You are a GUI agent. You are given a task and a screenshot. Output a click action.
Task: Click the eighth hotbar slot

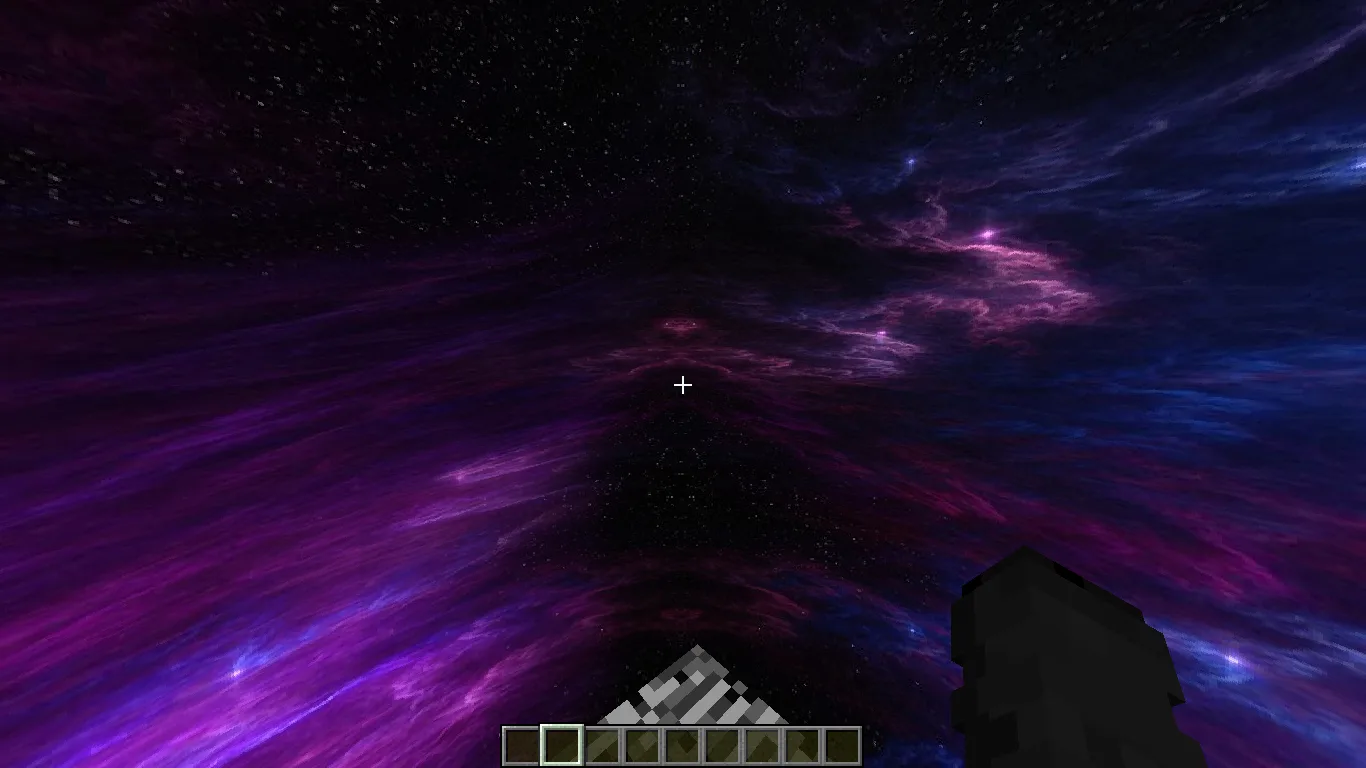[x=802, y=743]
